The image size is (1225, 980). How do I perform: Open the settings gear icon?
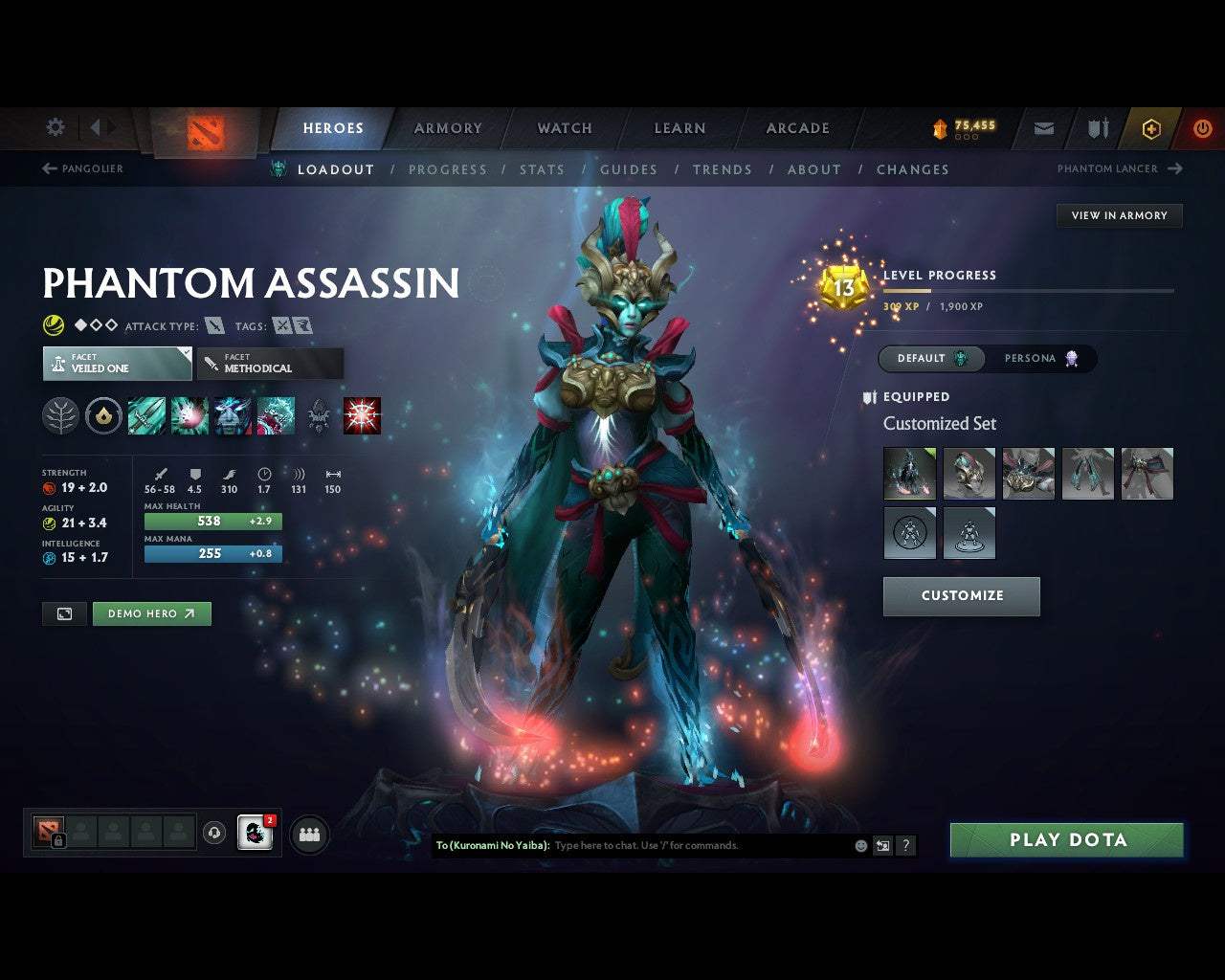point(55,127)
